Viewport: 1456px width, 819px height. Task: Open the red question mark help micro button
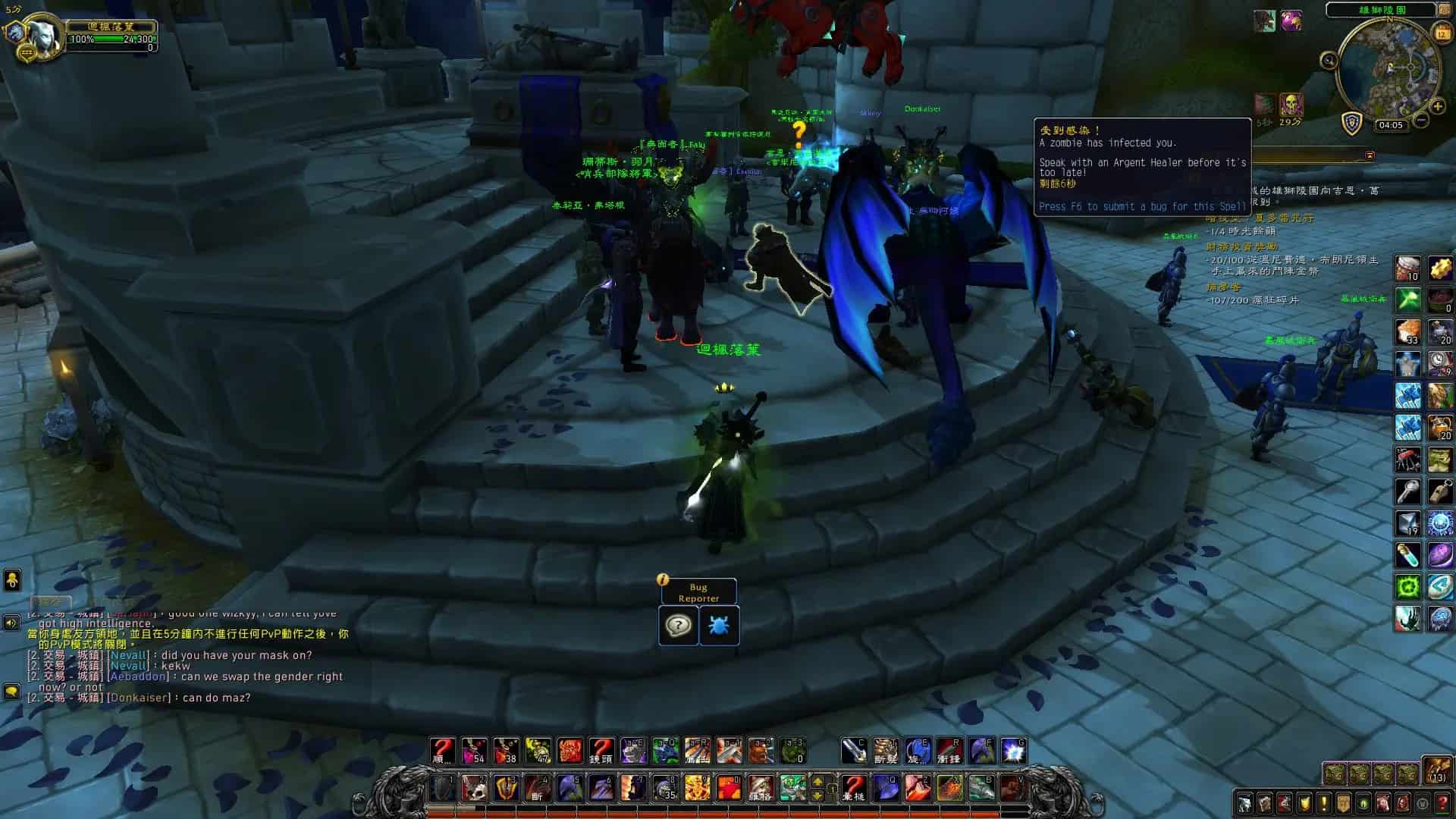[x=1442, y=803]
